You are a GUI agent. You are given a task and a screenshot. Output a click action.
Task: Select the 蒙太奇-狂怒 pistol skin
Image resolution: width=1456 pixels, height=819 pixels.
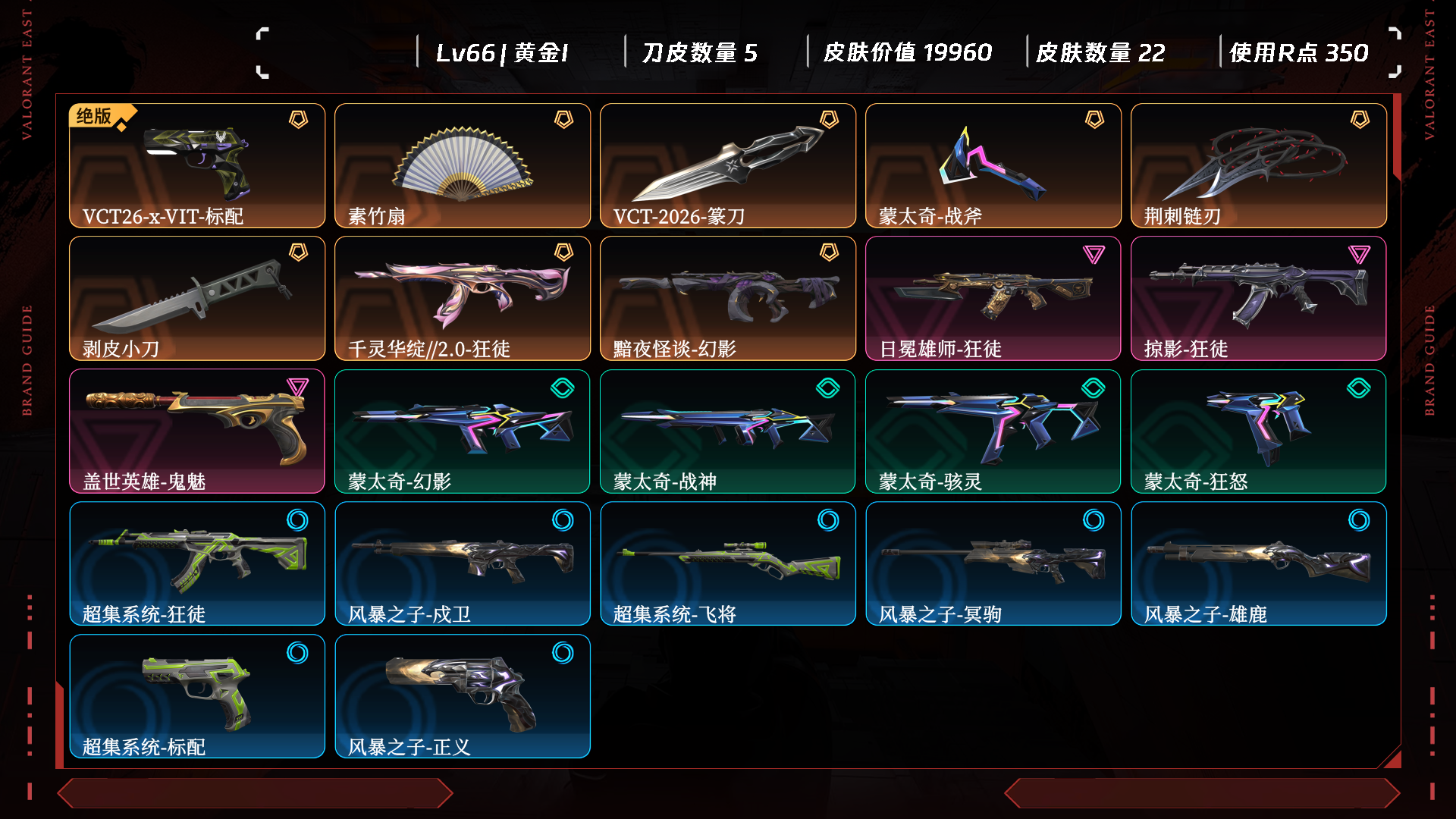click(x=1259, y=431)
